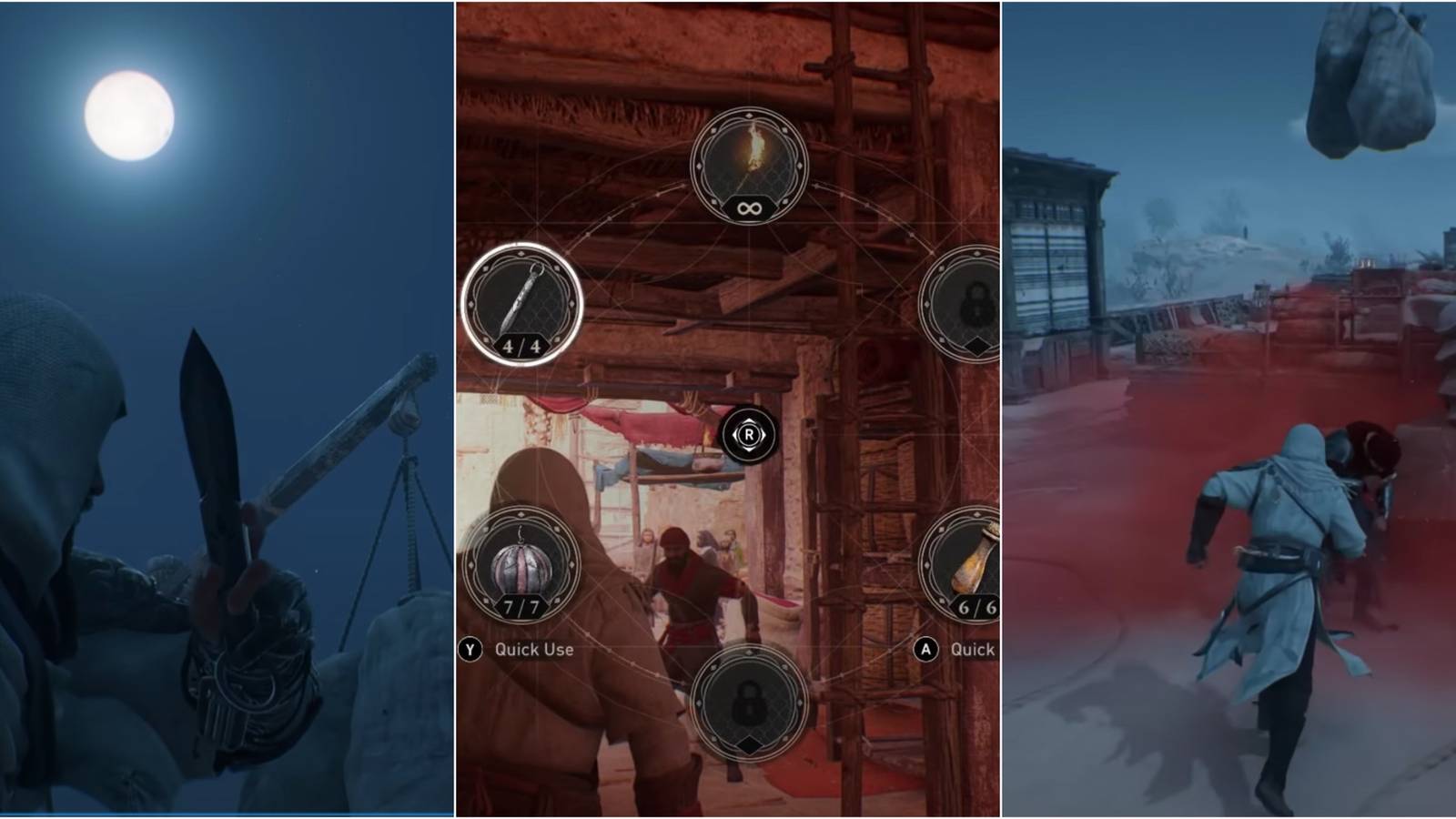
Task: Select the throwing knife tool on the wheel
Action: [521, 305]
